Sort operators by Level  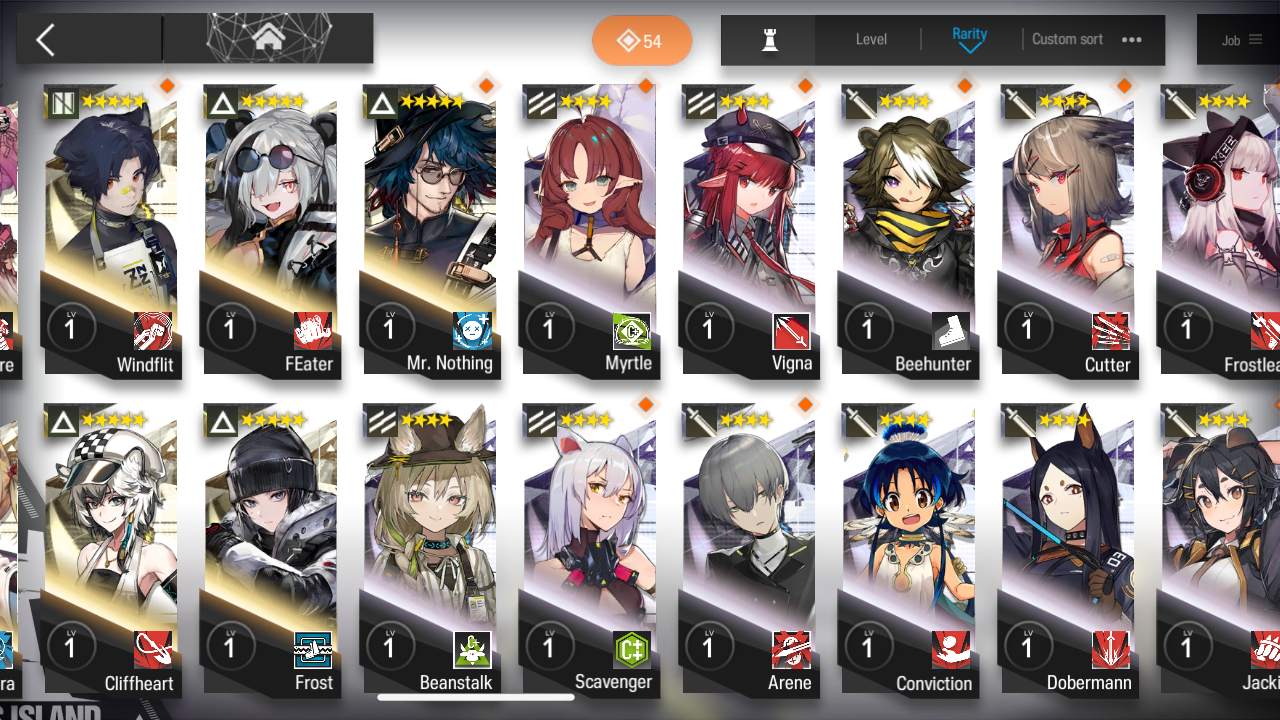click(871, 40)
